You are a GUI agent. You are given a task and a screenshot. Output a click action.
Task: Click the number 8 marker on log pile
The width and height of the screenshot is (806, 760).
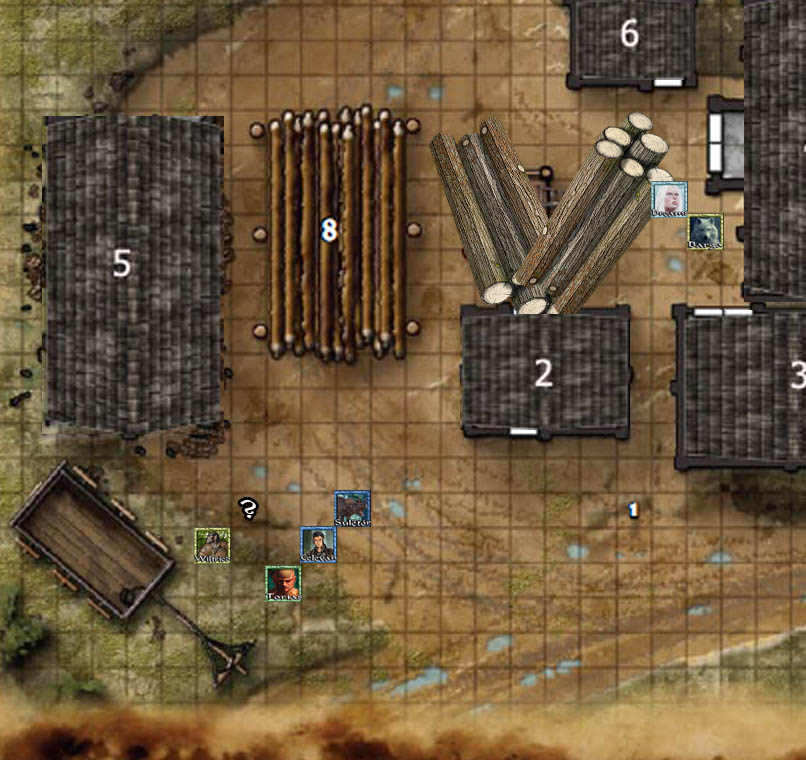pos(328,231)
